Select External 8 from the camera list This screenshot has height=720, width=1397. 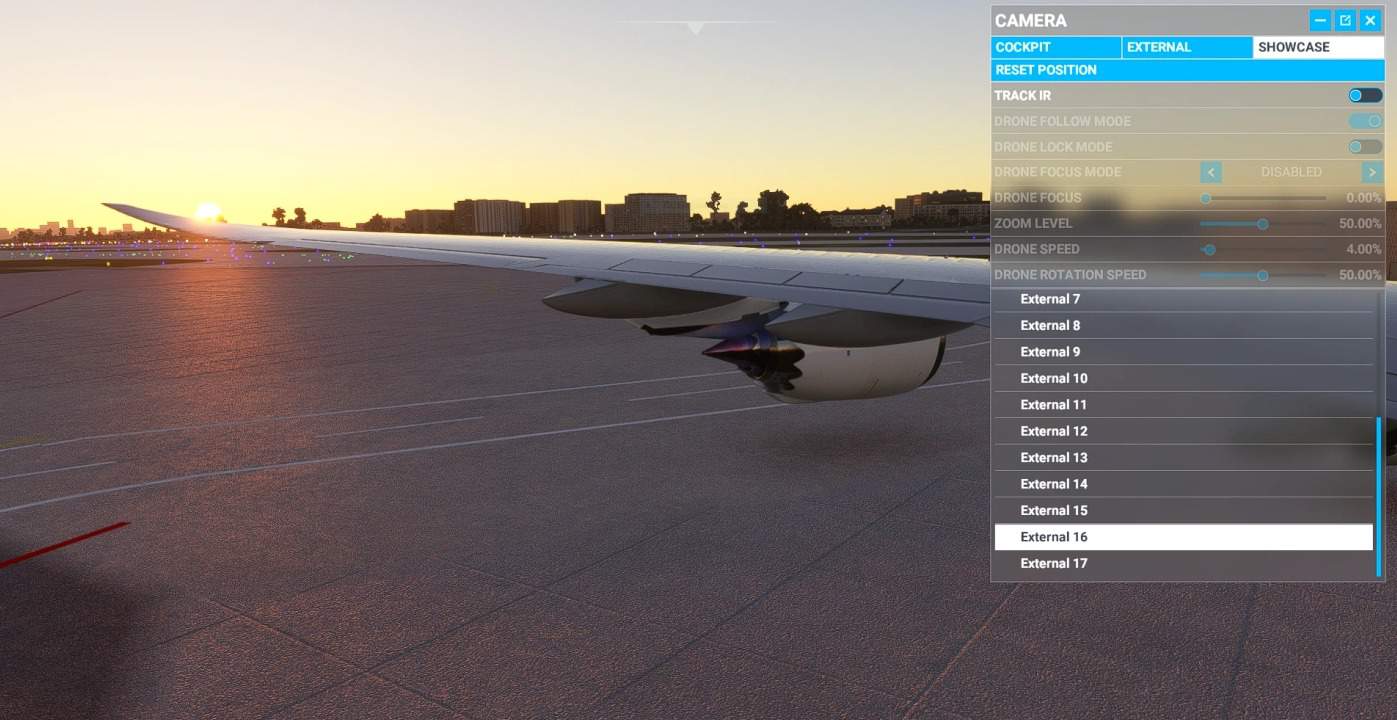[x=1183, y=325]
